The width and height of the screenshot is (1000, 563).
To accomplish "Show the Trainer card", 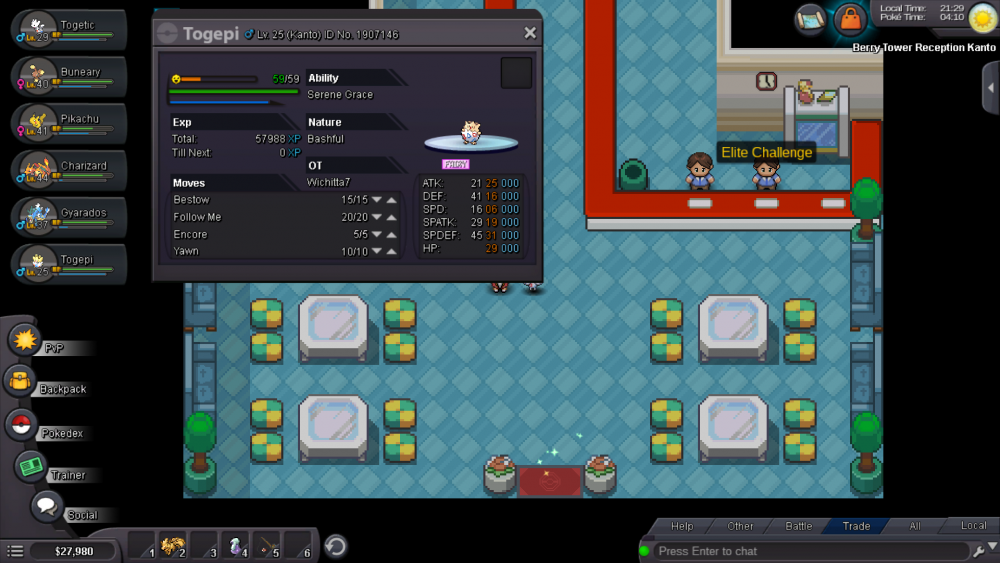I will pos(32,467).
